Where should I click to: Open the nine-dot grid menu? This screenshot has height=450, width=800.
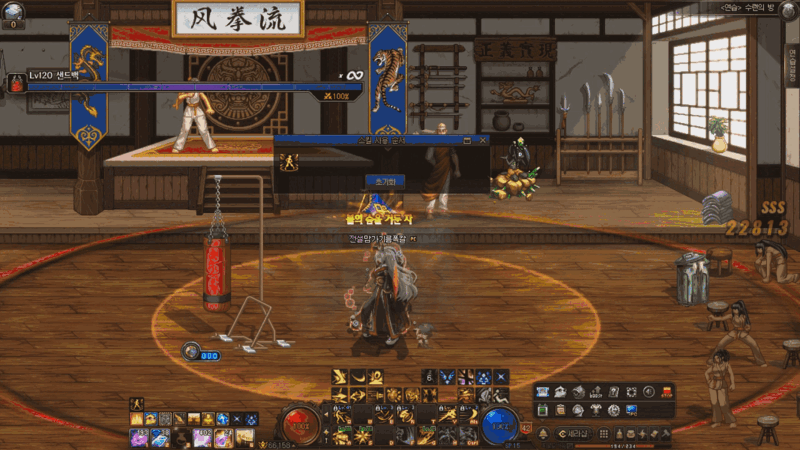[x=603, y=434]
